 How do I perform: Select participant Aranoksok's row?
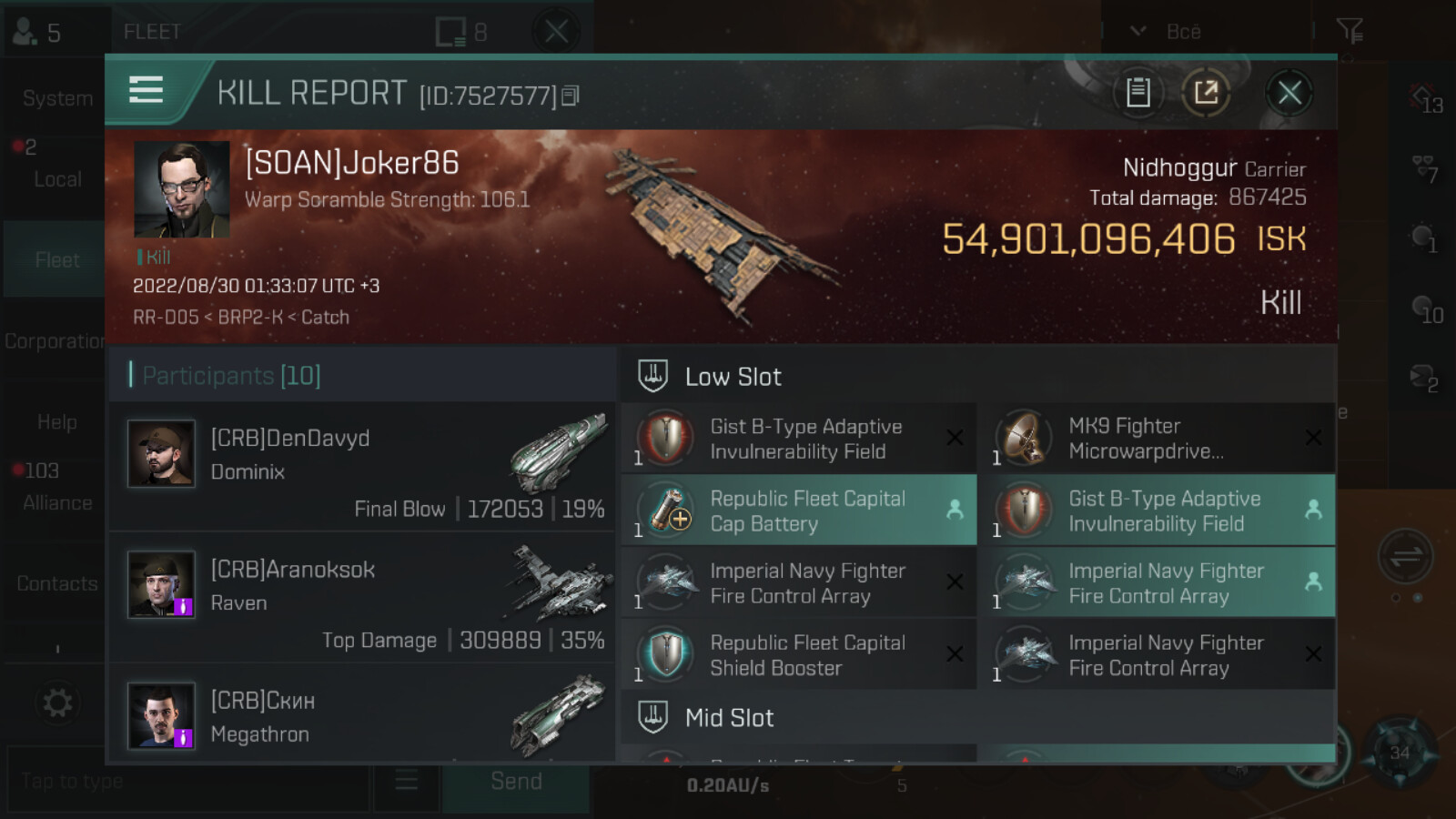362,598
